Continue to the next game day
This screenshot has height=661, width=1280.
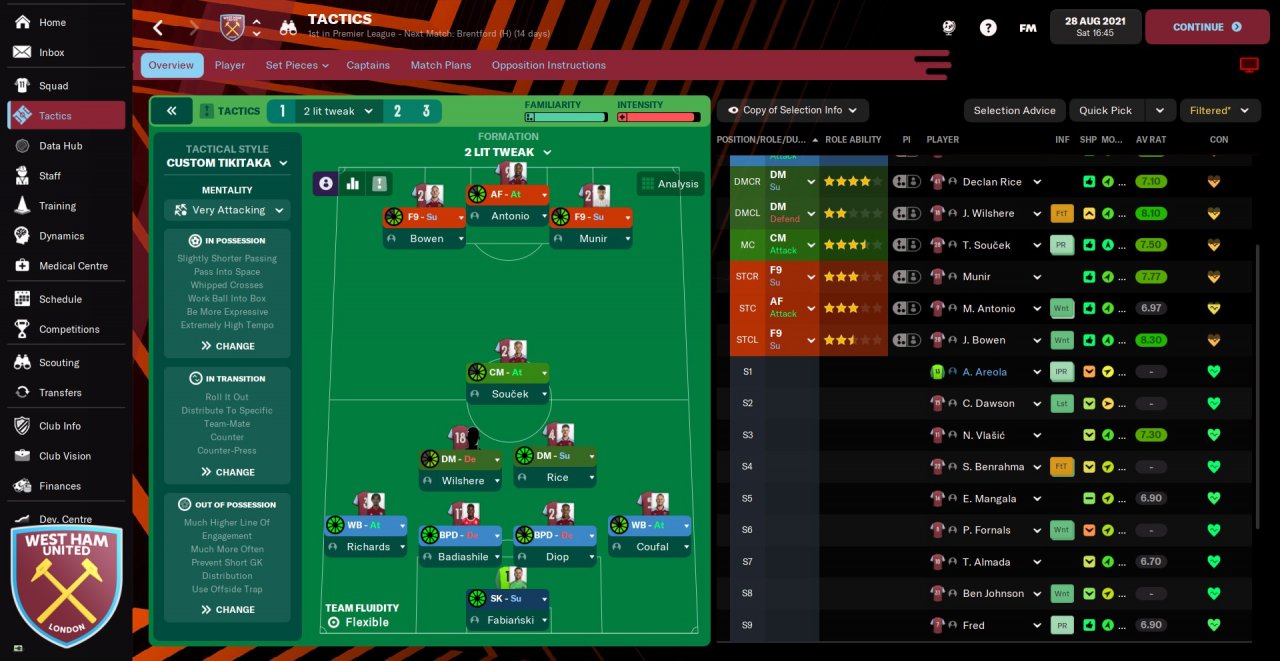coord(1205,27)
